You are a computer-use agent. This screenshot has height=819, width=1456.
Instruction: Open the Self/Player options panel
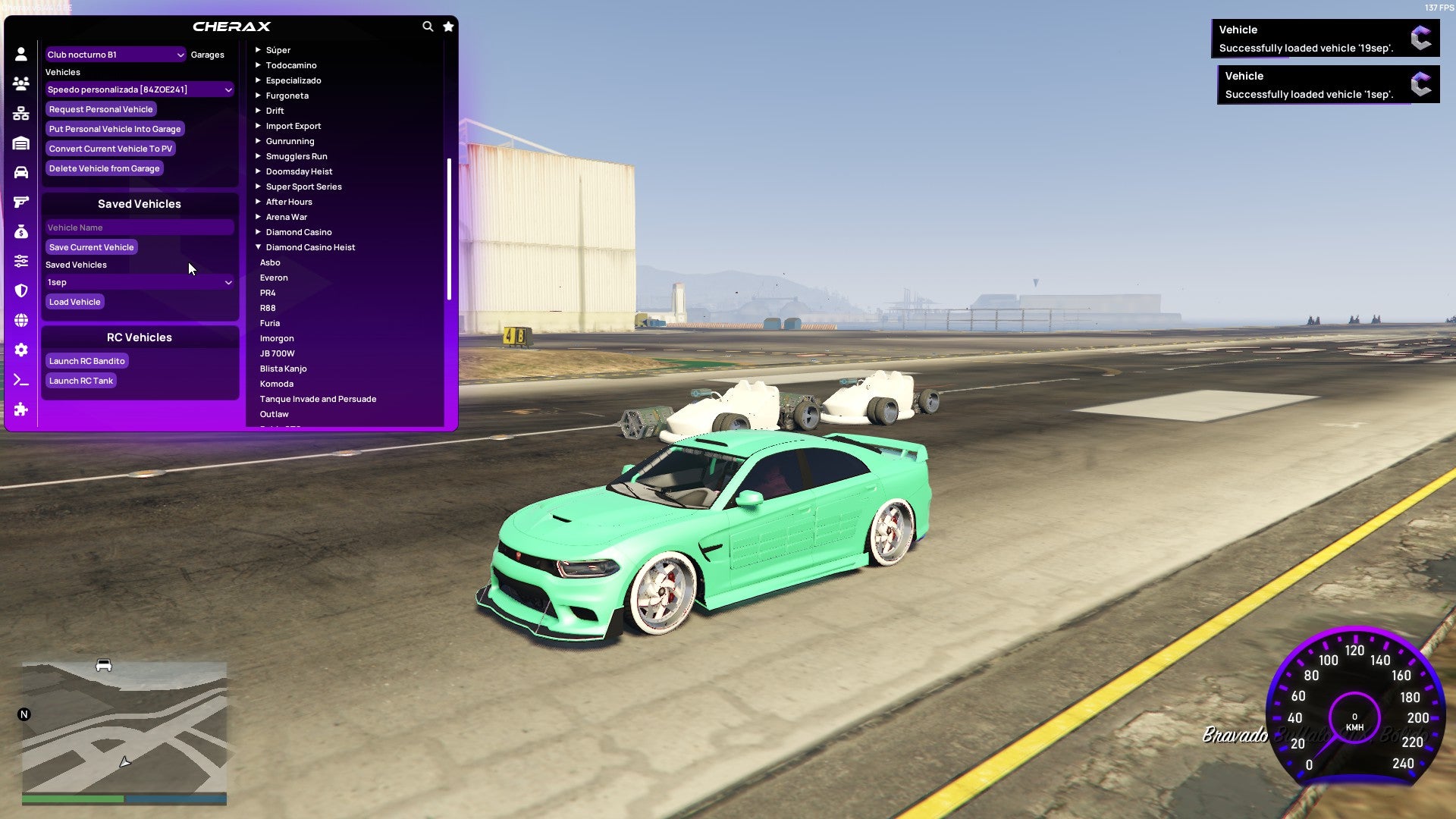[20, 54]
